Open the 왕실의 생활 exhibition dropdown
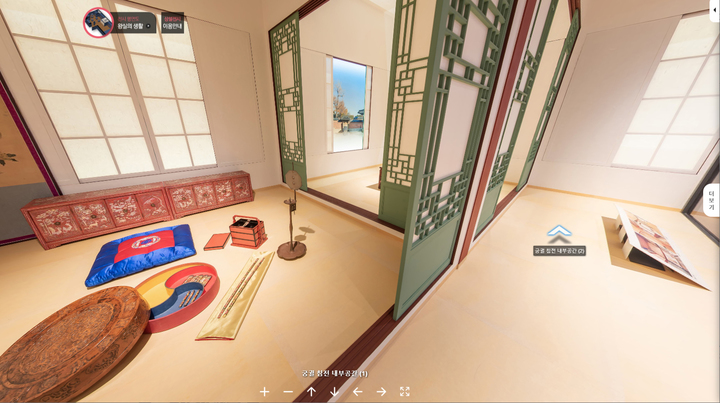Image resolution: width=720 pixels, height=403 pixels. (135, 22)
